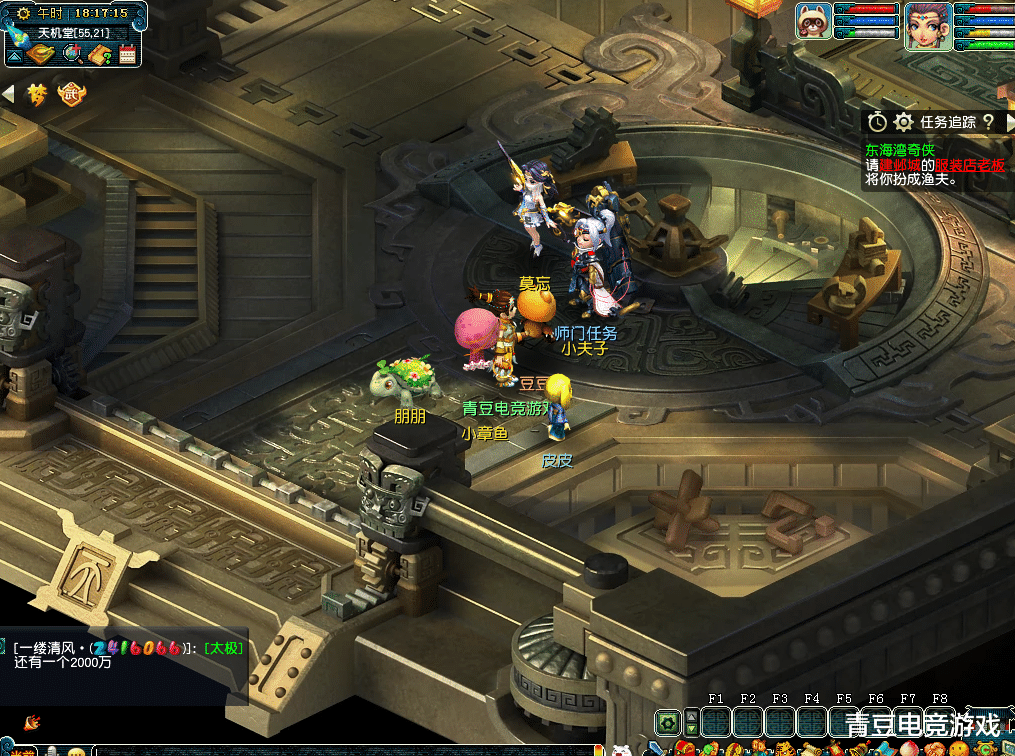Show quest tracker help question mark

(x=988, y=122)
